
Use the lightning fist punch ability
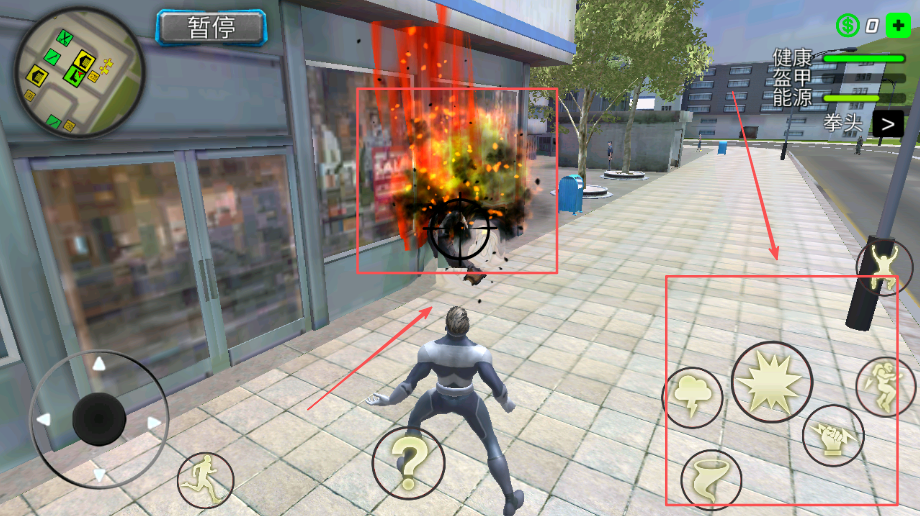pos(833,435)
